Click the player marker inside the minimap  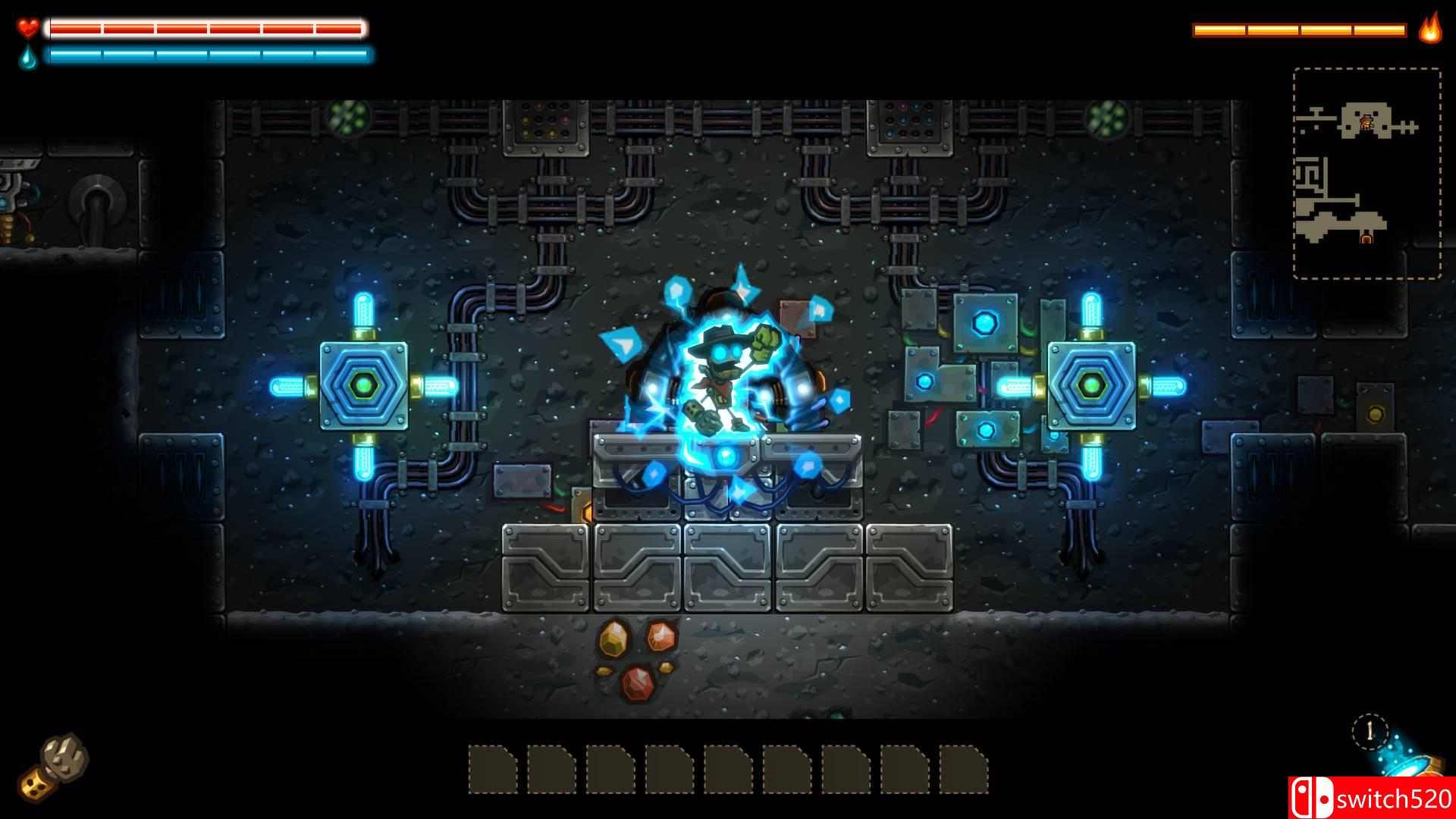[1366, 123]
